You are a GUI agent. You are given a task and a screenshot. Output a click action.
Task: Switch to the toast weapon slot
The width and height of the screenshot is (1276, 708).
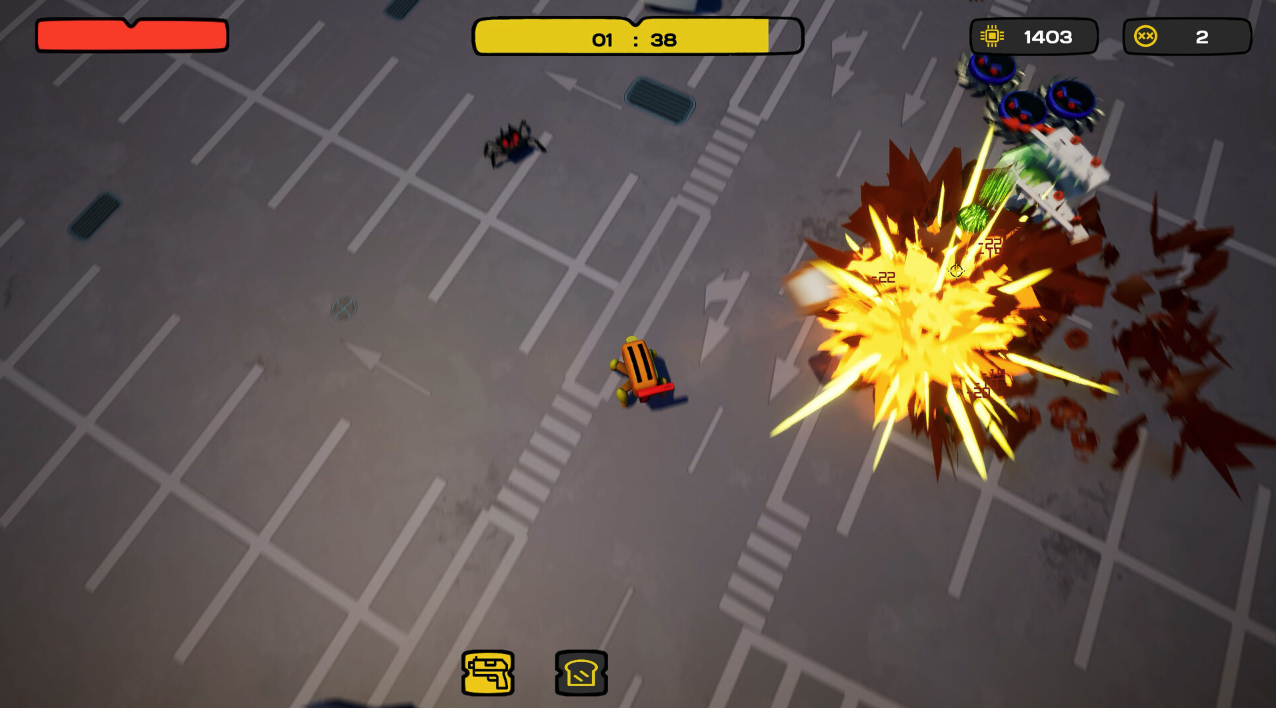coord(581,673)
